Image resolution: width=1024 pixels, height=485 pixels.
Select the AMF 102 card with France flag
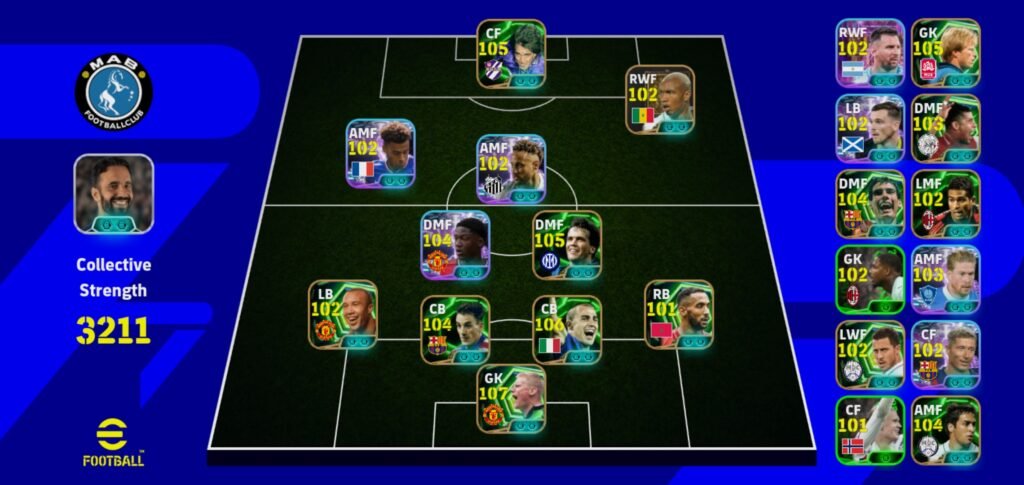click(380, 153)
